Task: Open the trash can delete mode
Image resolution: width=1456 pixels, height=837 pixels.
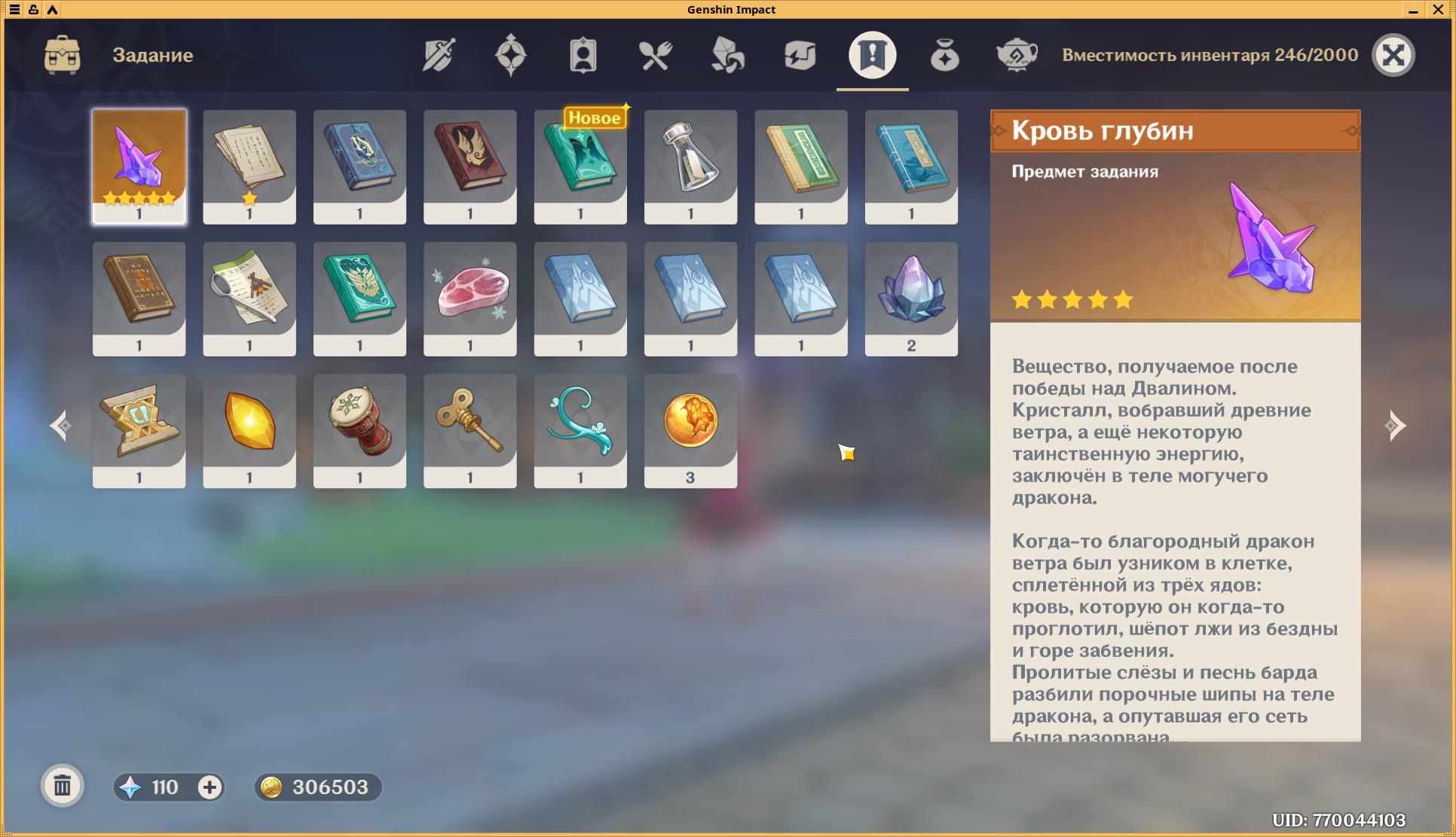Action: click(x=63, y=787)
